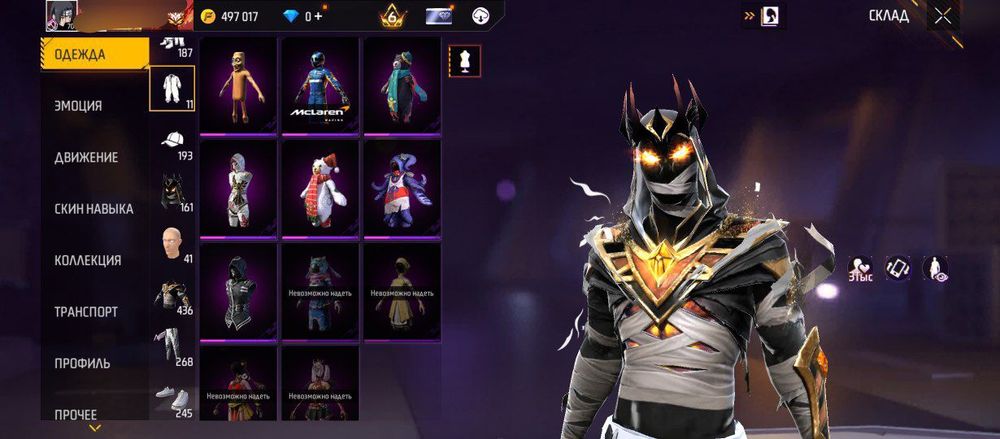Open the hats subcategory with white cap
The width and height of the screenshot is (1000, 439).
tap(172, 141)
